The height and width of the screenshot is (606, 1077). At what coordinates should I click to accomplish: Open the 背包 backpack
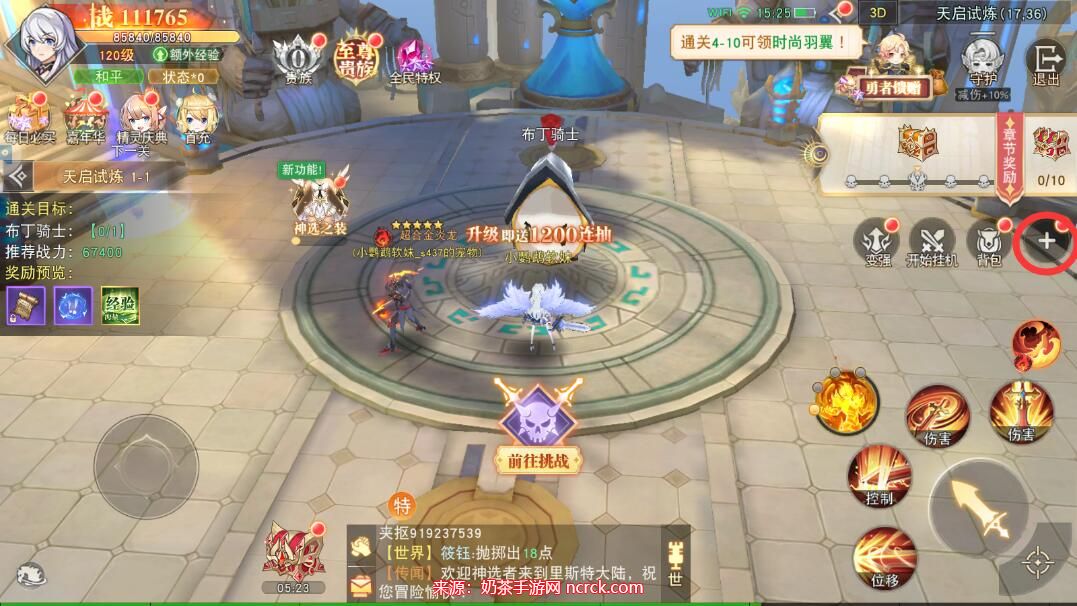(989, 241)
